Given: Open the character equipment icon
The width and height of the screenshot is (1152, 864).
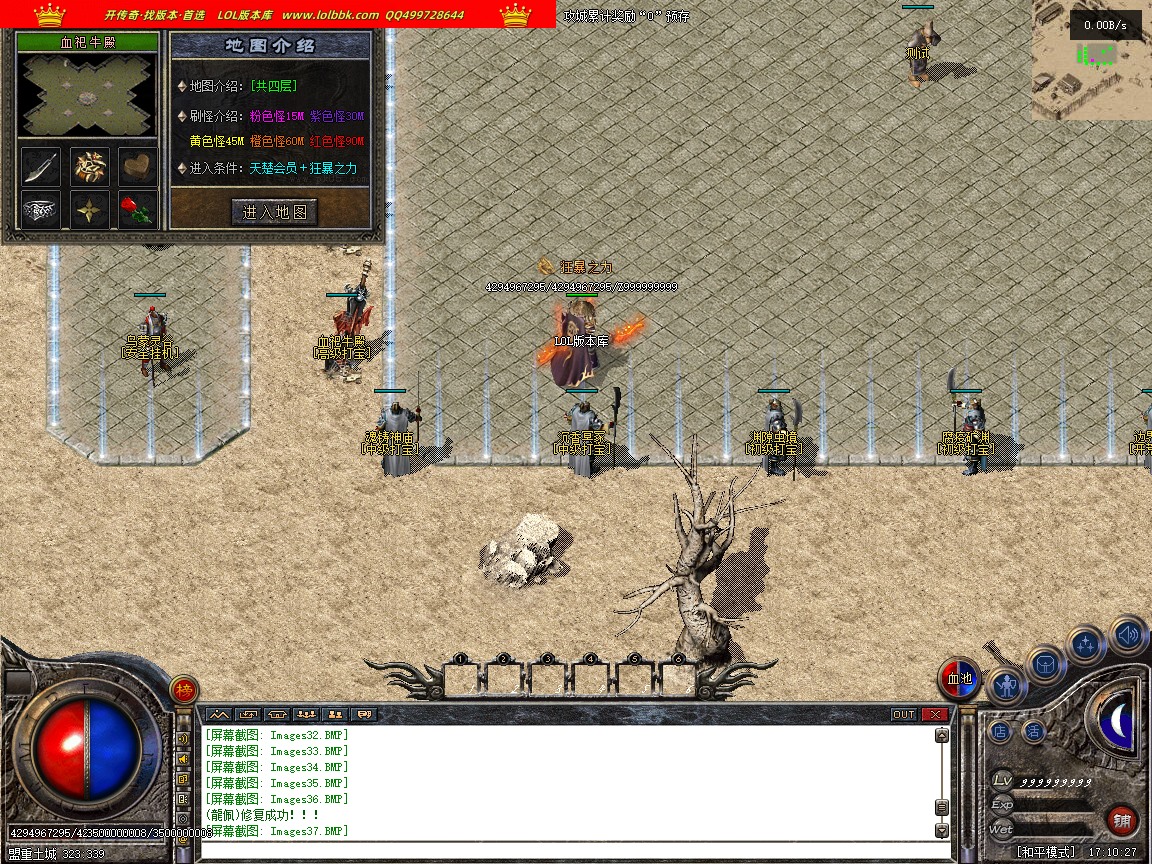Looking at the screenshot, I should click(1005, 686).
